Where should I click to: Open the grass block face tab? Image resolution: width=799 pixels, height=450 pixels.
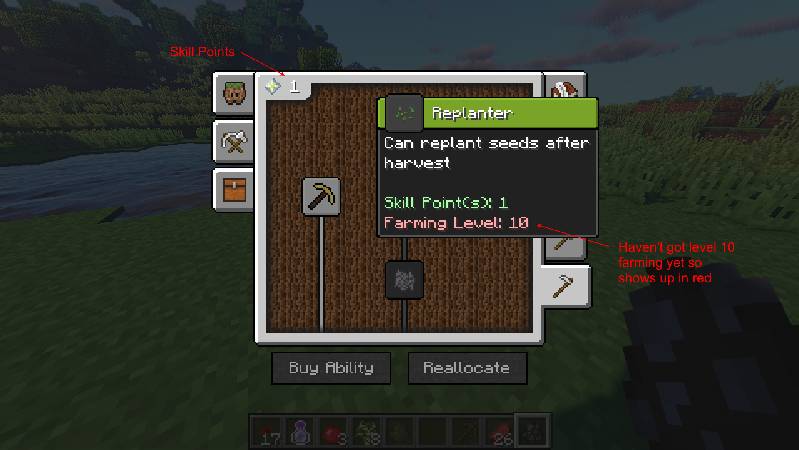tap(235, 96)
